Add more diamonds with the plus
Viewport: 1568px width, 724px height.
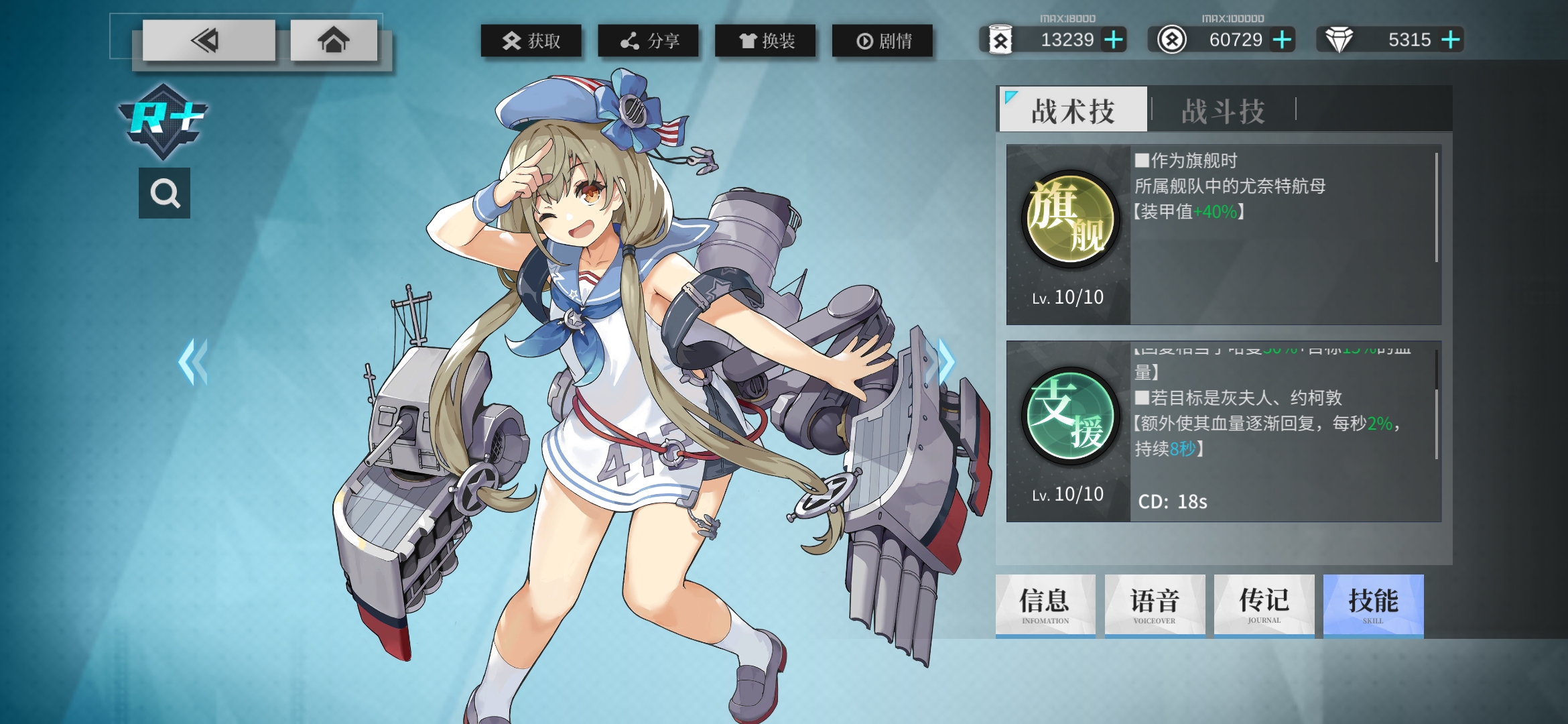(1450, 40)
